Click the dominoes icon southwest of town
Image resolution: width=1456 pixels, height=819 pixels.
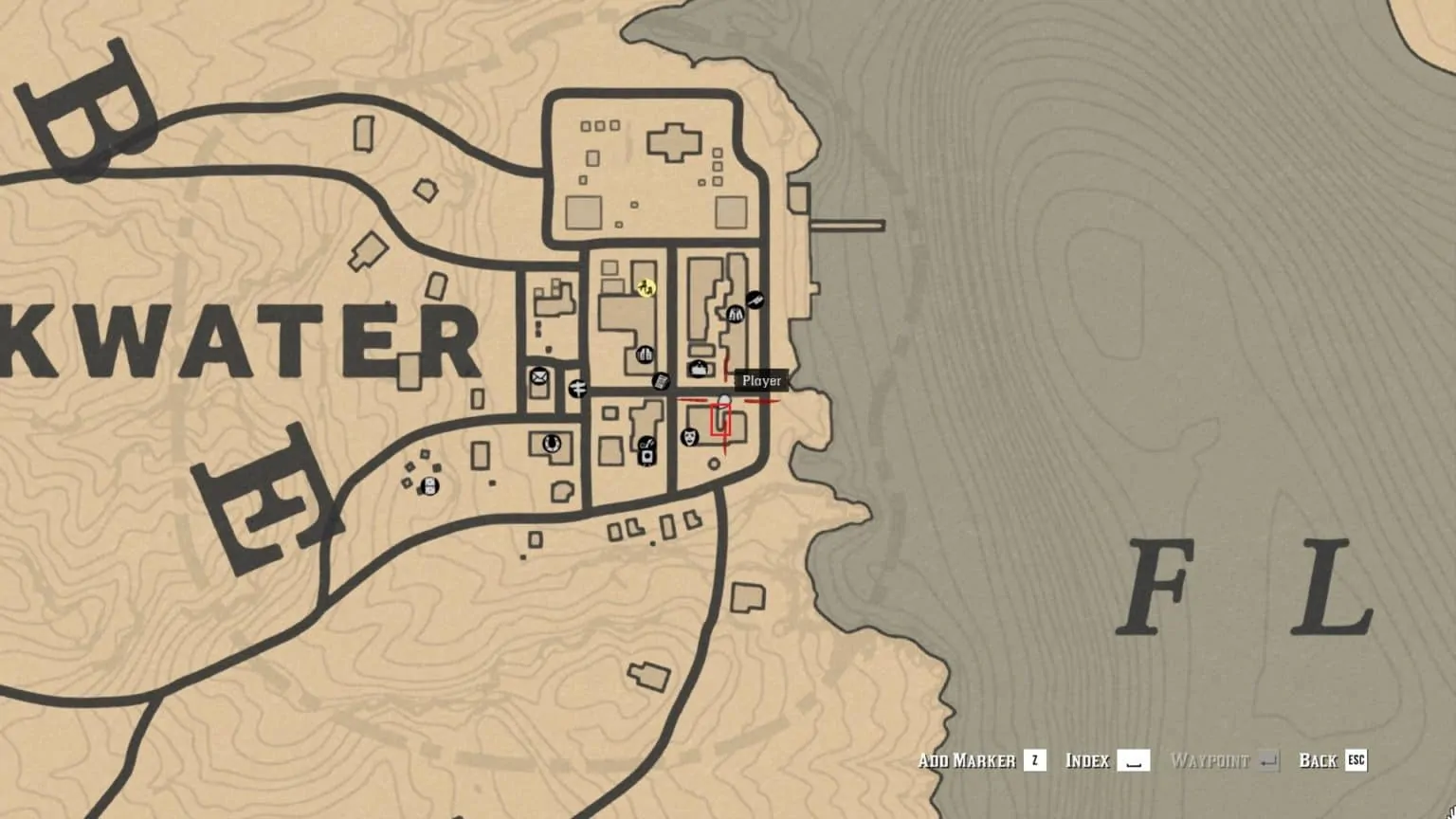[429, 486]
